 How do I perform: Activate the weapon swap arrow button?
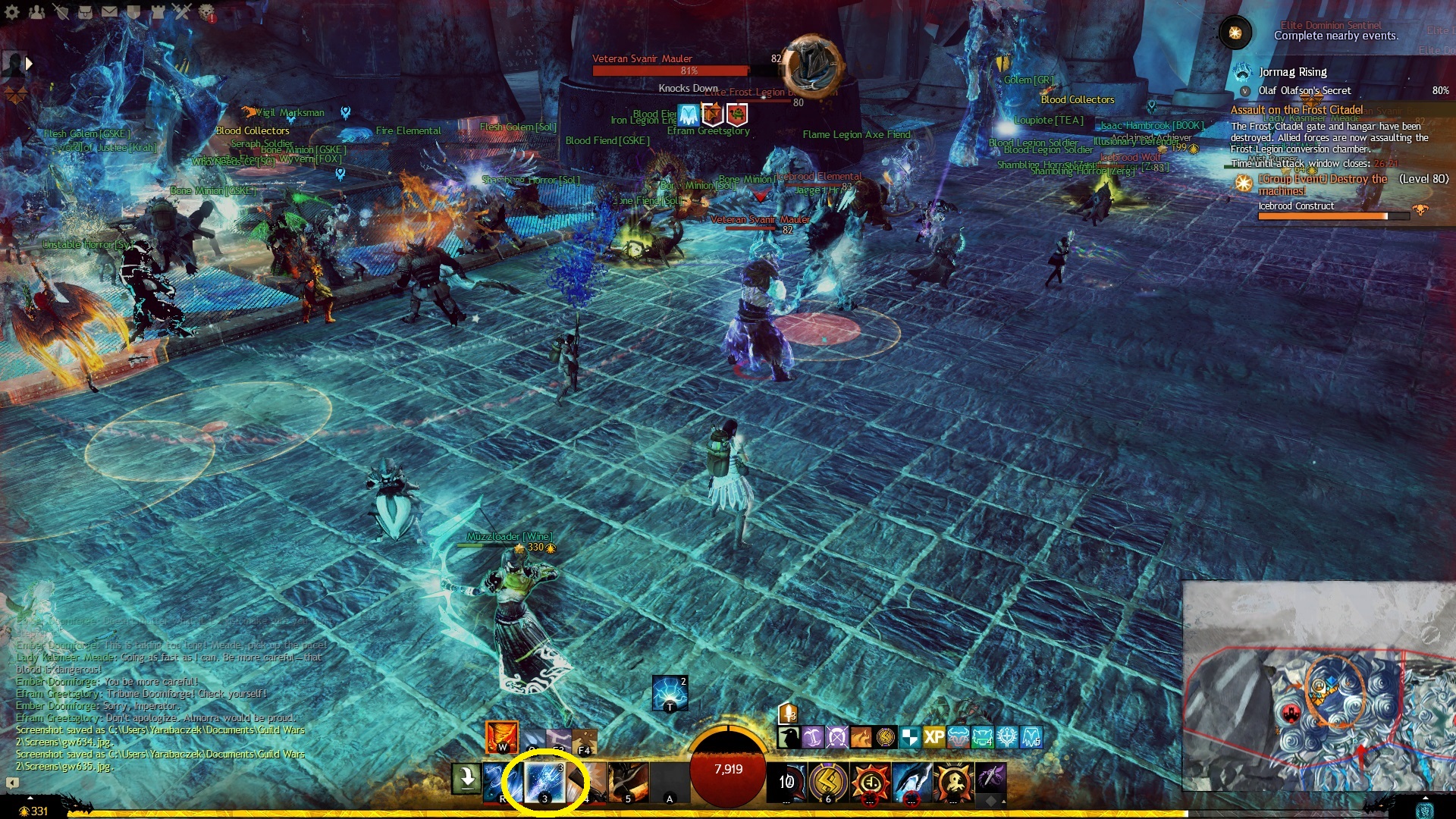[x=466, y=779]
